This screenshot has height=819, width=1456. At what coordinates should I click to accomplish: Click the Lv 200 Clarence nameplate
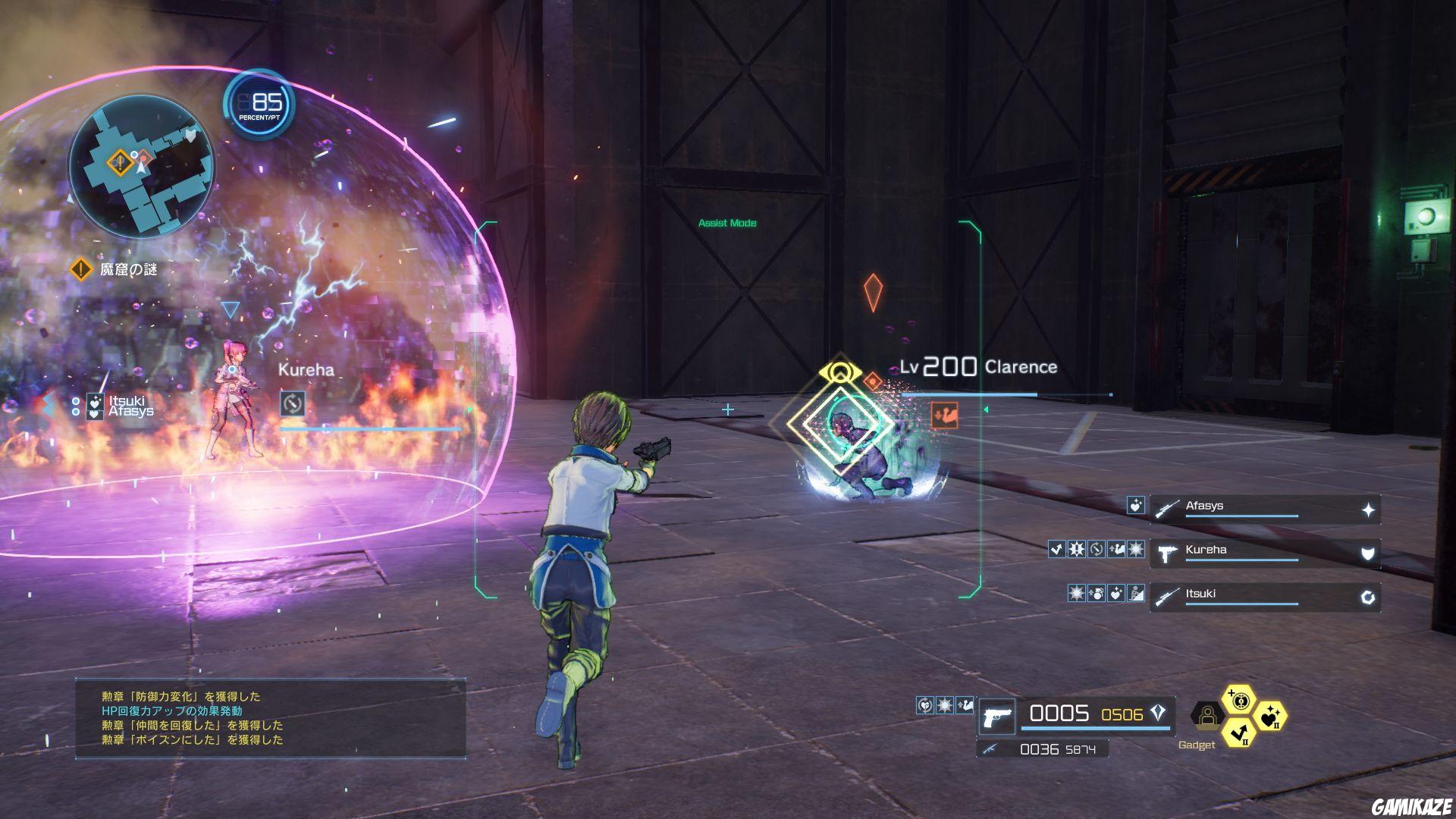[x=978, y=368]
